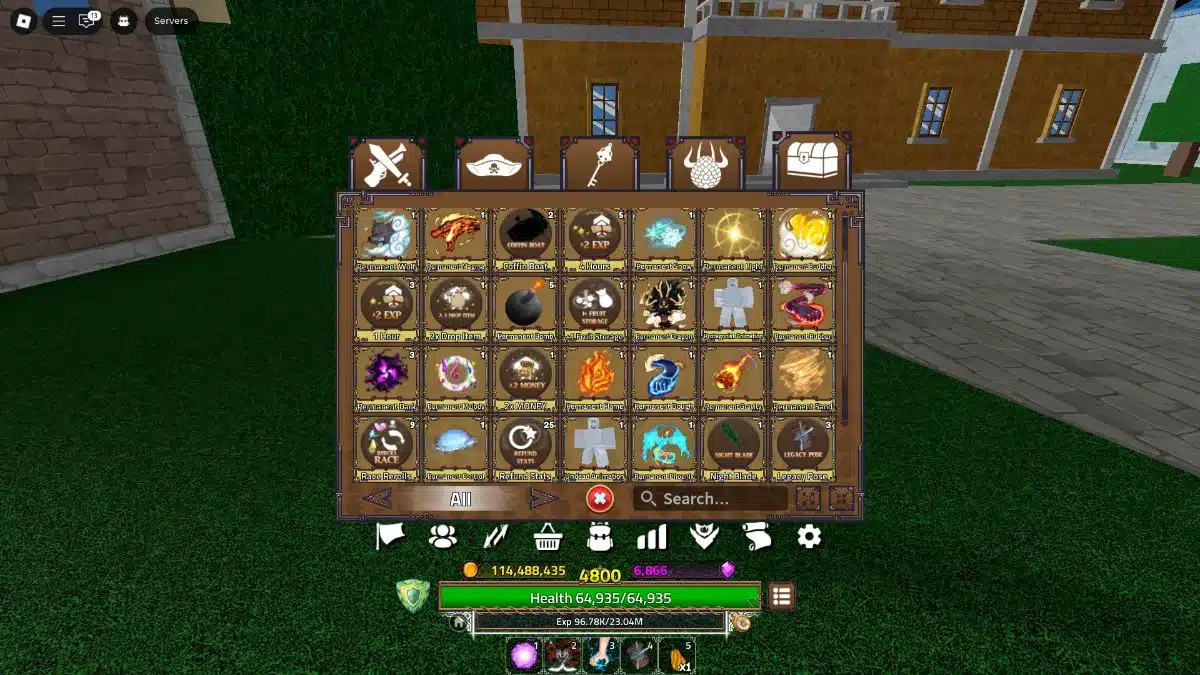
Task: Open the shopping basket shop
Action: pyautogui.click(x=547, y=538)
